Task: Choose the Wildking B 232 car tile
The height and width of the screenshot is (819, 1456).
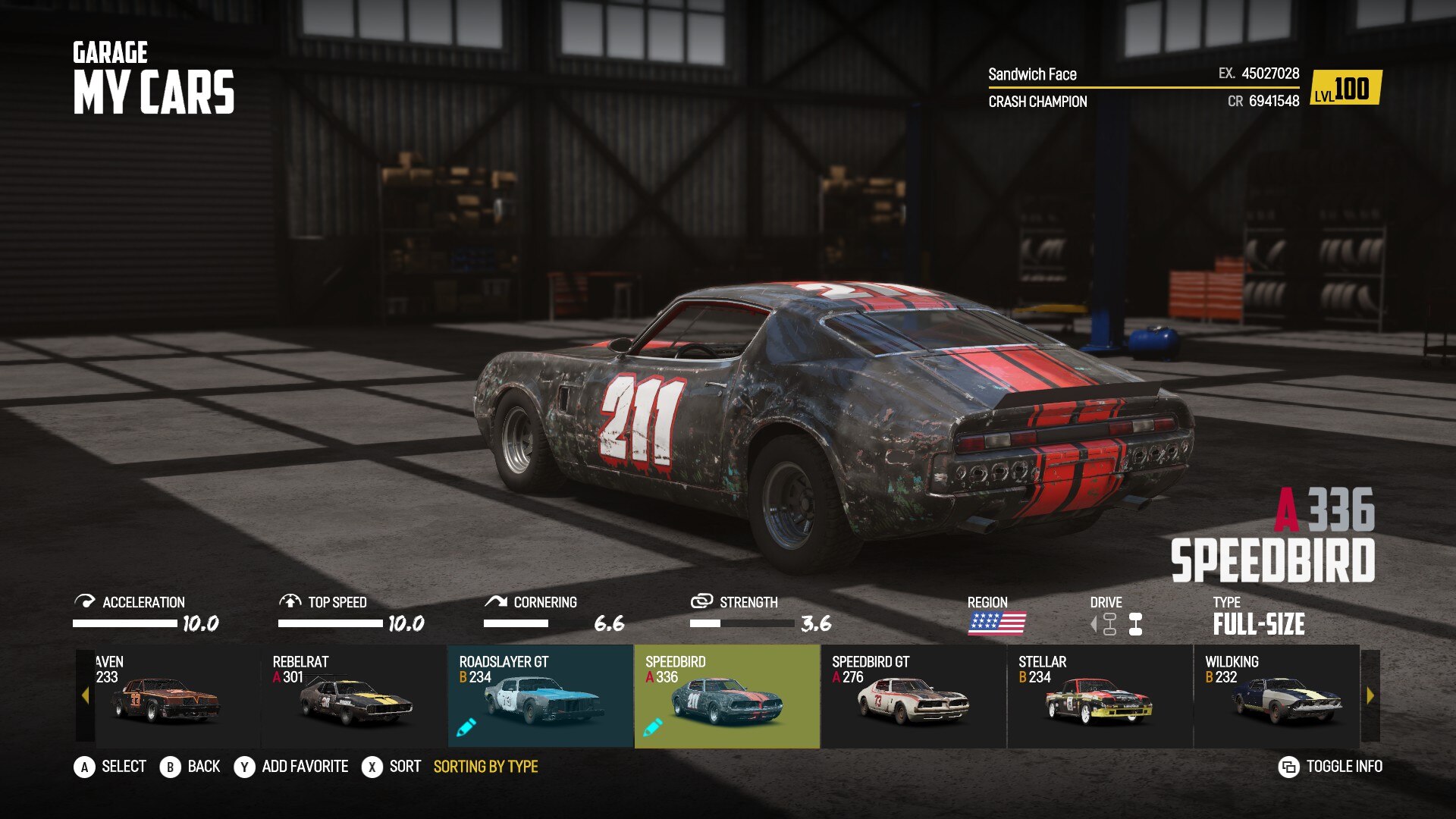Action: coord(1276,696)
